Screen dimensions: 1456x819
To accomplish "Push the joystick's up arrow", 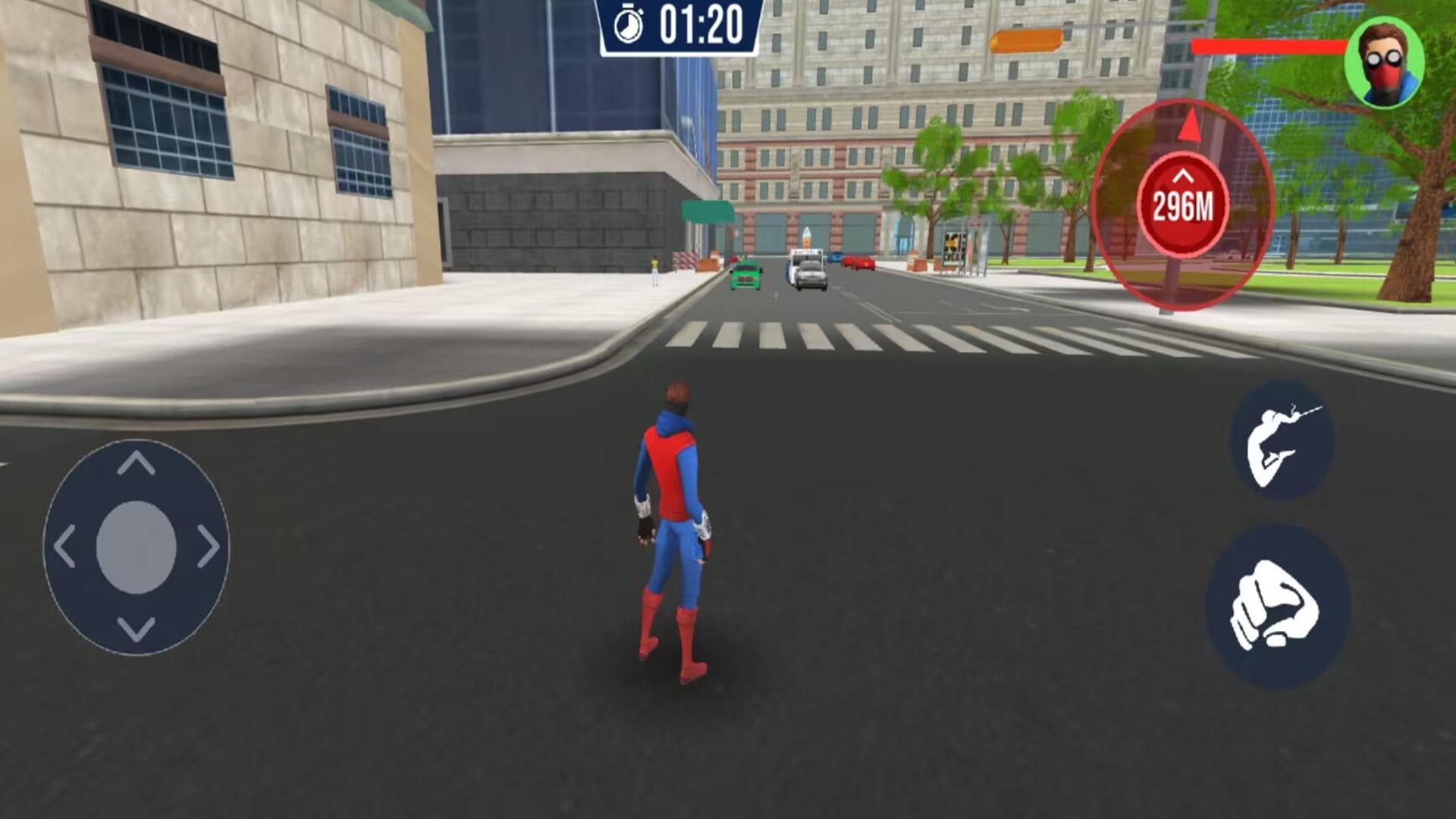I will coord(136,463).
